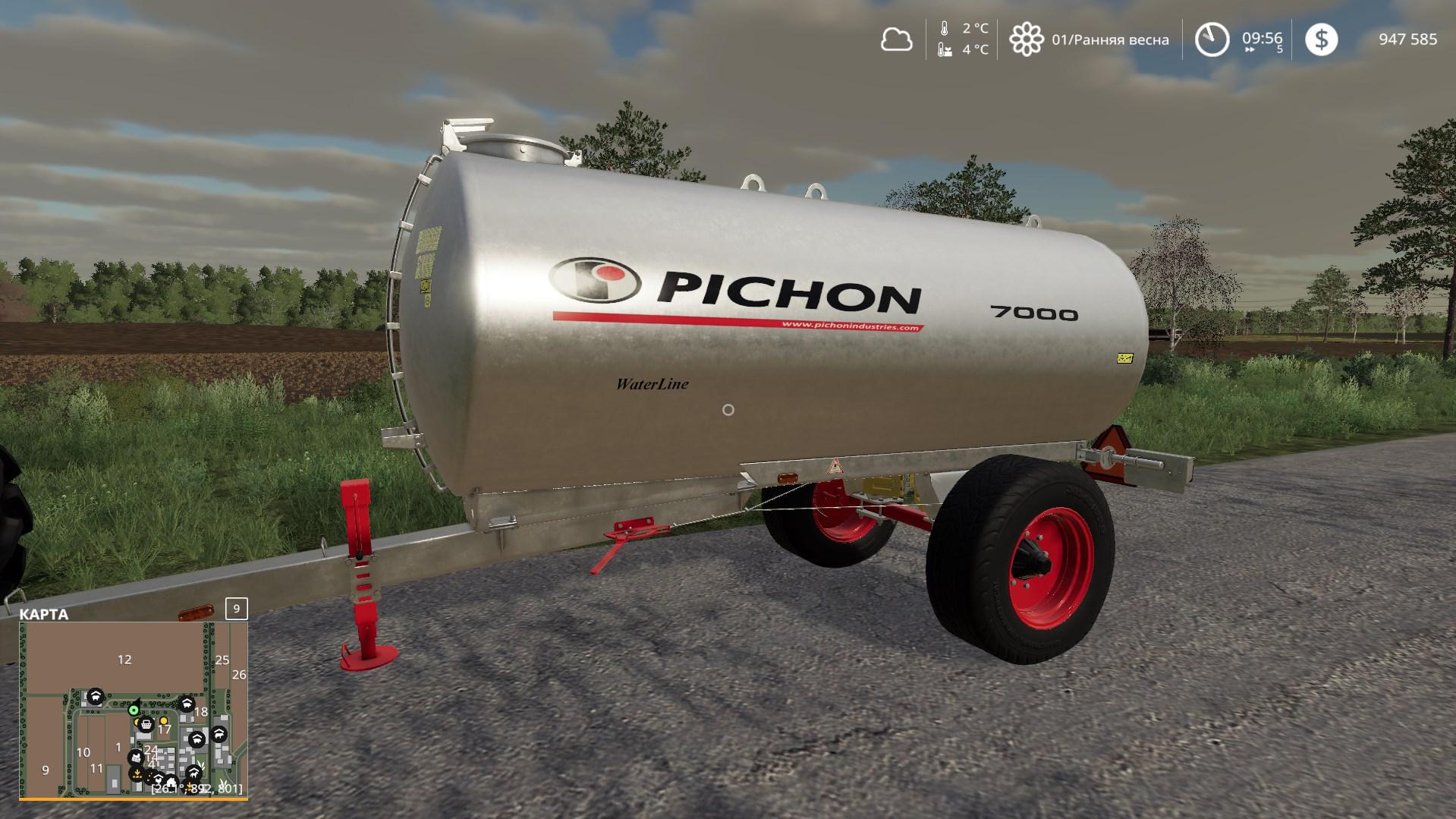Click the cloud weather icon

tap(896, 39)
